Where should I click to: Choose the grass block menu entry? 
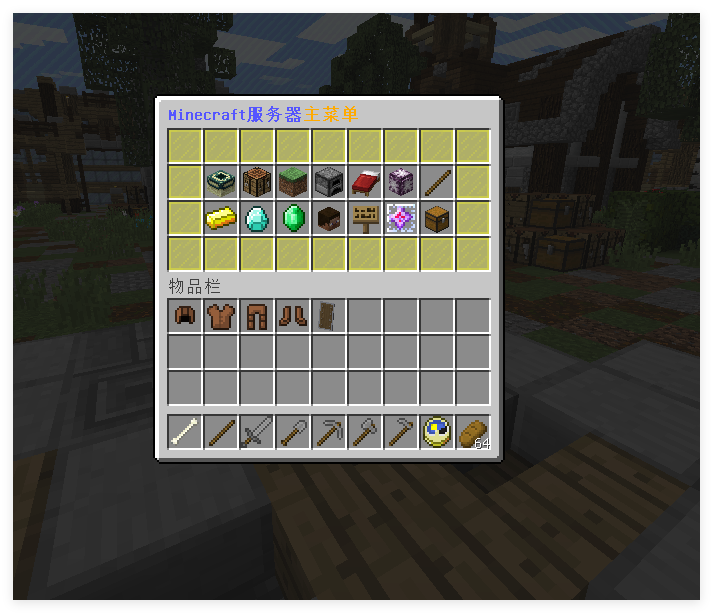coord(293,182)
